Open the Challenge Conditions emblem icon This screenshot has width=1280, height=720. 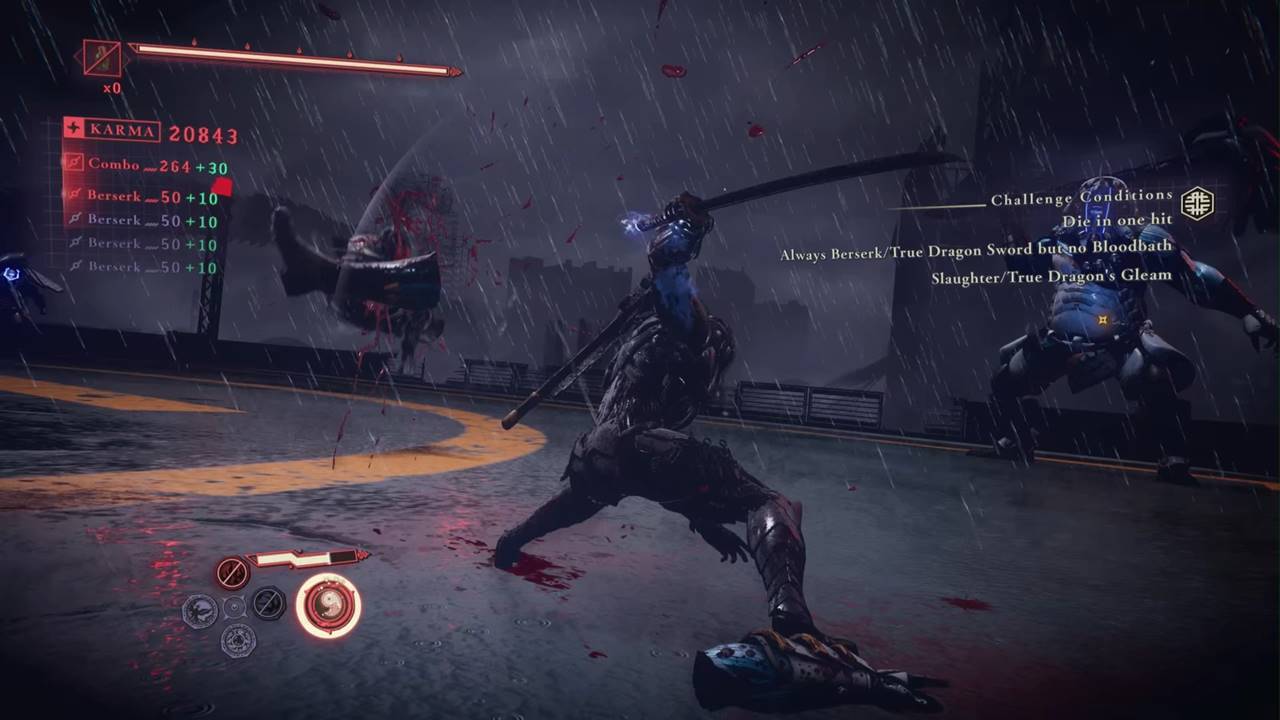(x=1197, y=203)
